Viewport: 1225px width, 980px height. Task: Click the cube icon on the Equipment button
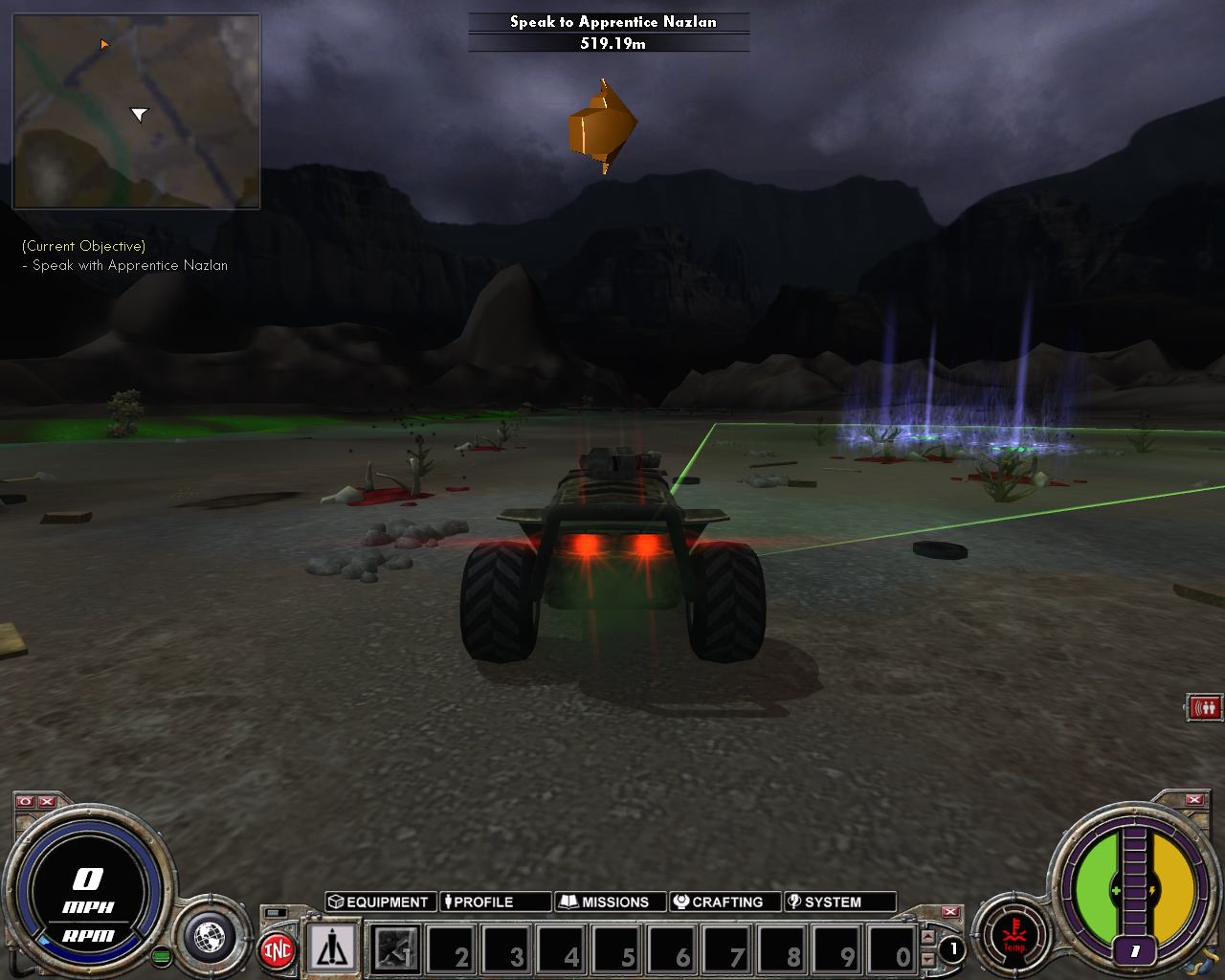click(337, 901)
